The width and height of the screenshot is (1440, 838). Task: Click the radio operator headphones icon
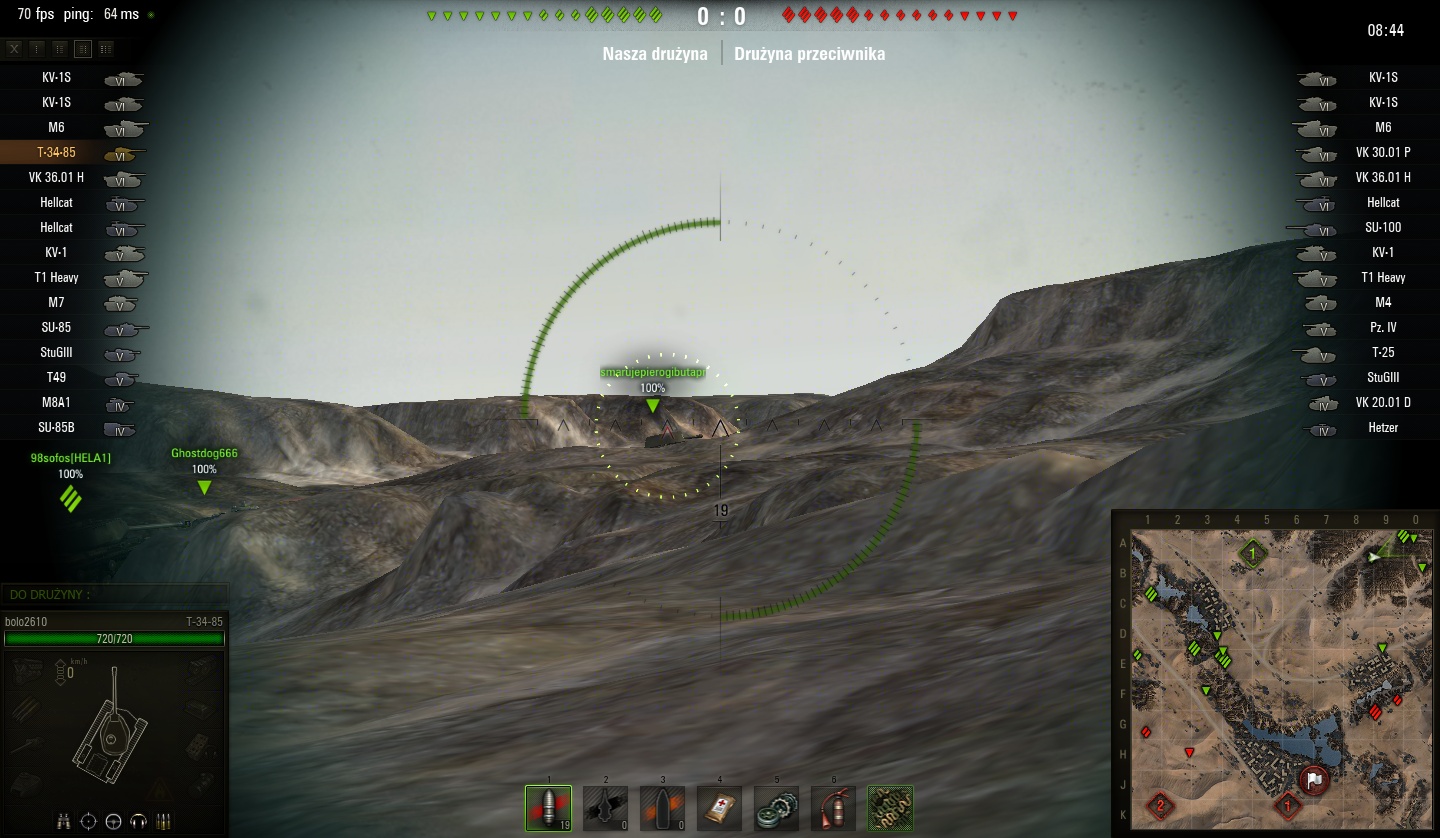point(137,821)
